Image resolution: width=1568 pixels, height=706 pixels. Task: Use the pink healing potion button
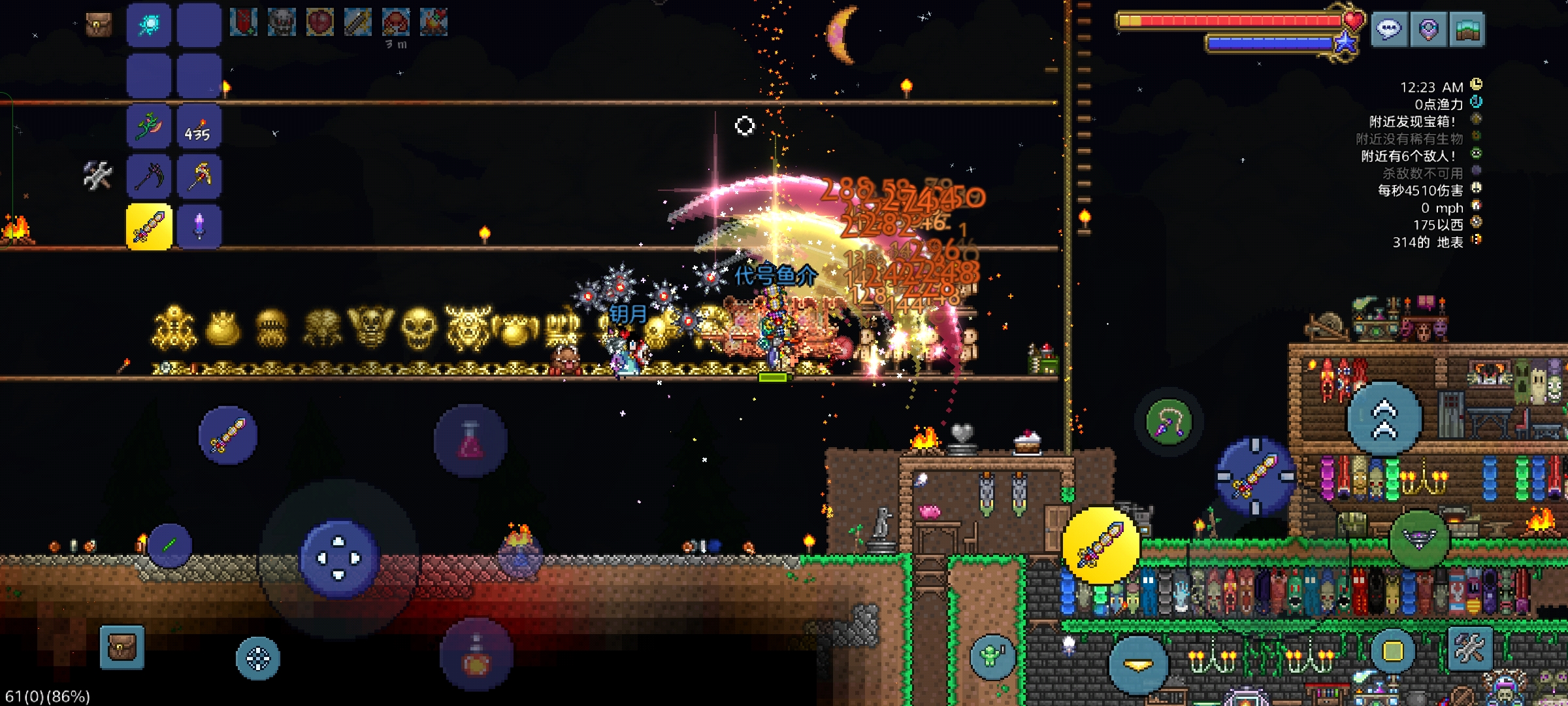tap(470, 440)
